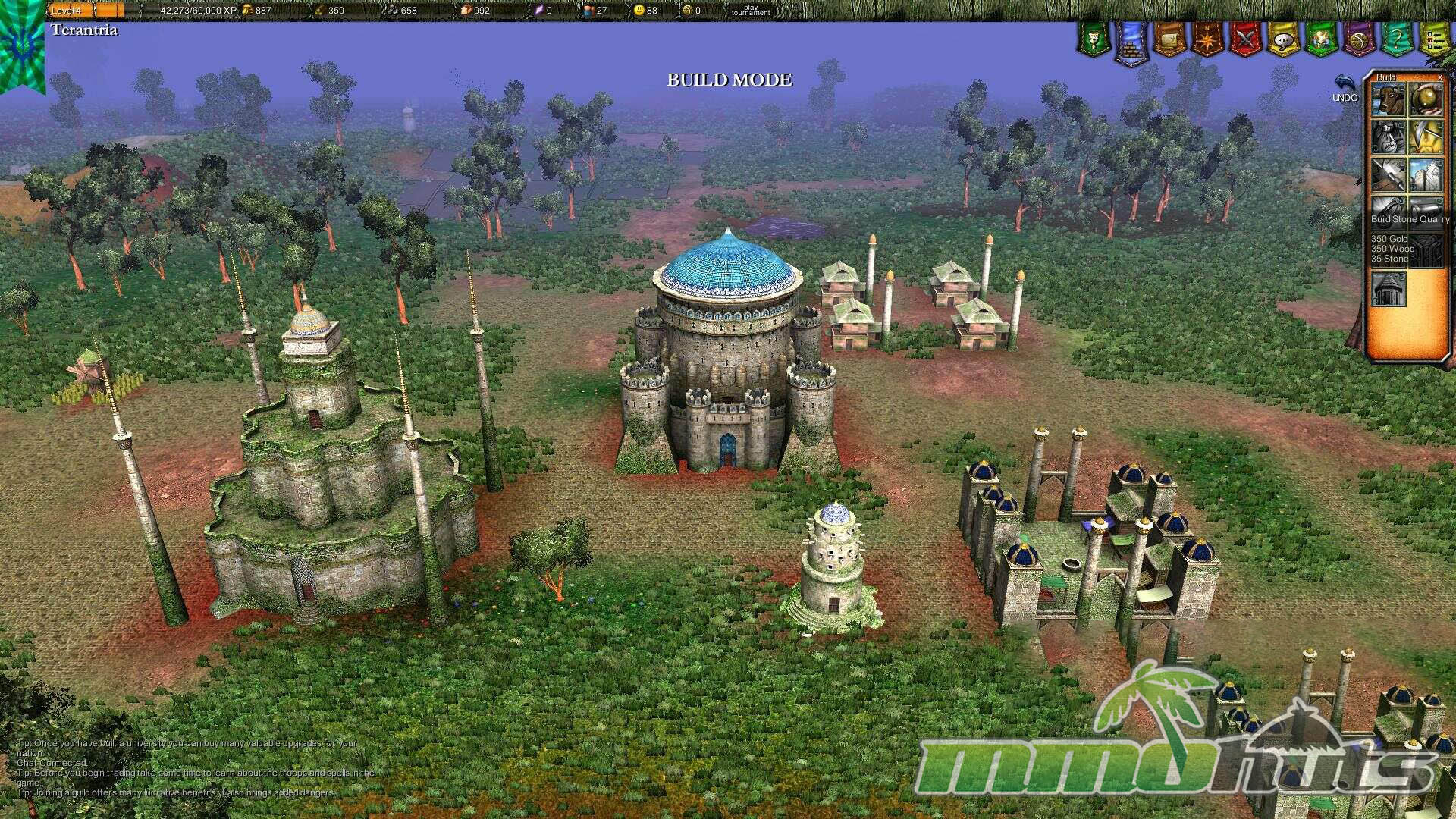Close the Build panel
Viewport: 1456px width, 819px height.
1440,77
